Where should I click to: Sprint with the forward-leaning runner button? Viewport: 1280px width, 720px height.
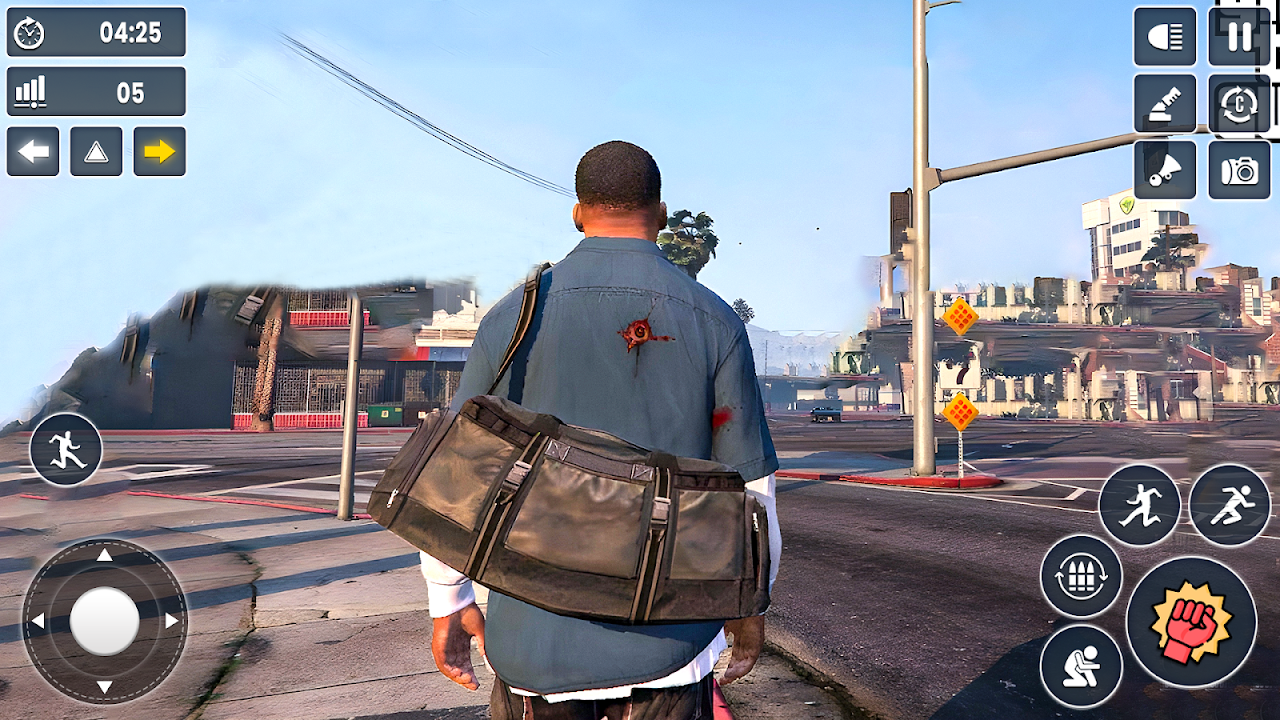(x=1230, y=505)
